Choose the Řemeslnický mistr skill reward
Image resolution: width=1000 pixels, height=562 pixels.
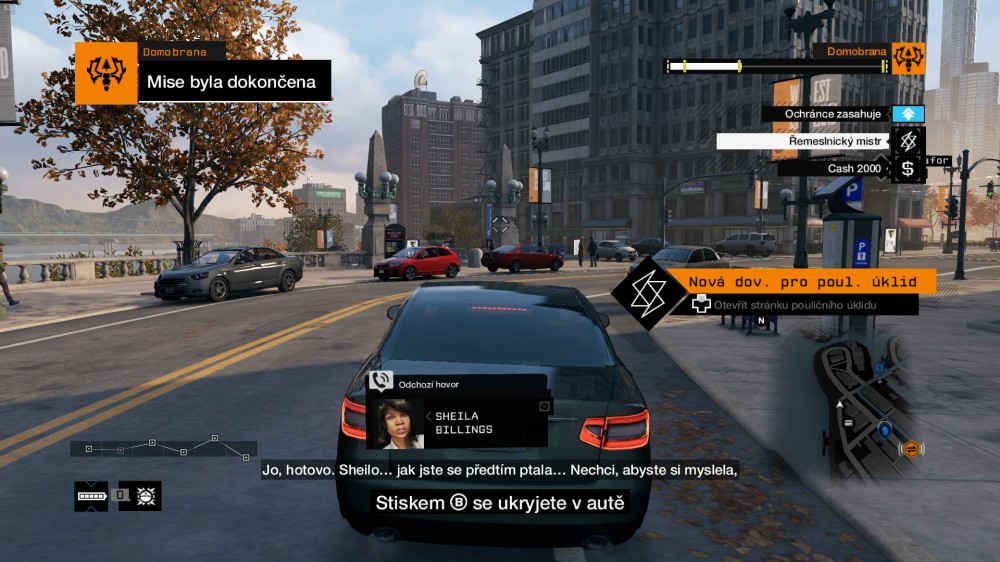tap(820, 142)
